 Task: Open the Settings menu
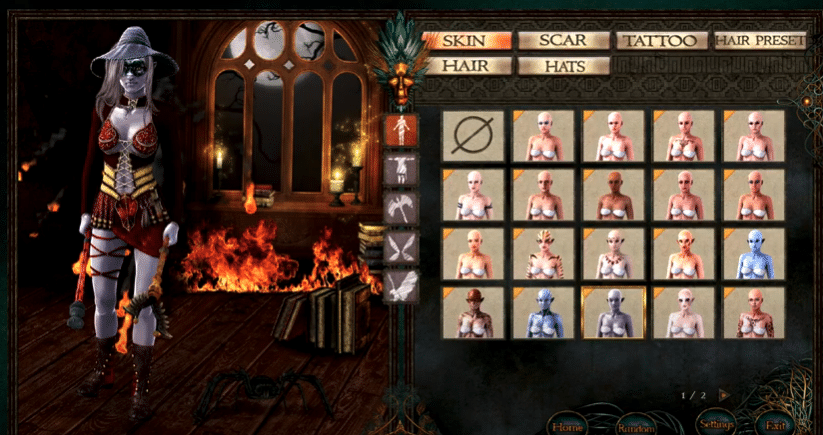[x=716, y=423]
